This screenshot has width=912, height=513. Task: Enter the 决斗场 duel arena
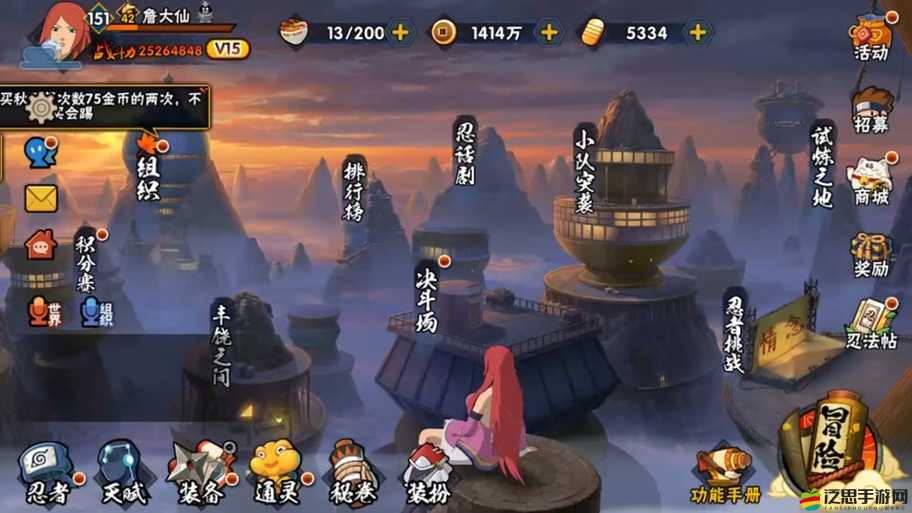427,295
